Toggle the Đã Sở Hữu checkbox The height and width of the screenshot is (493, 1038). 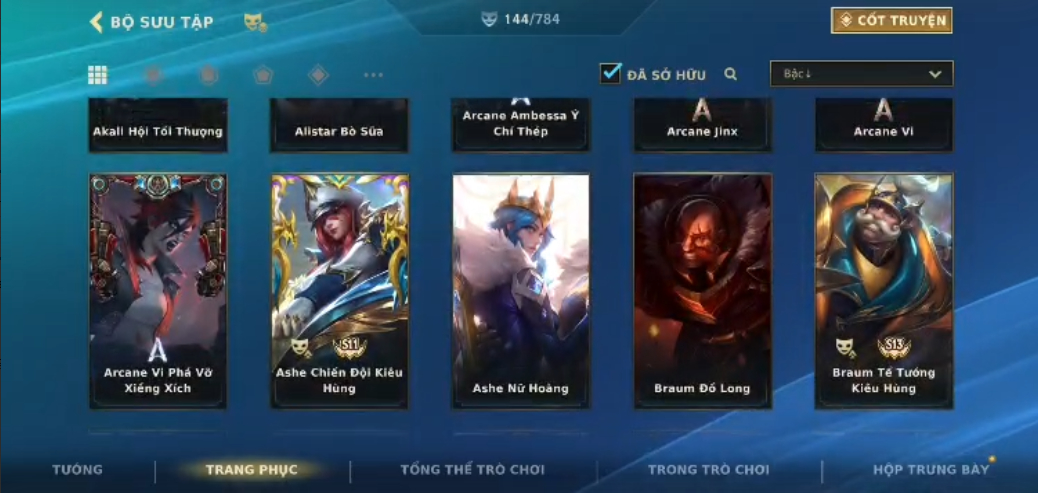(610, 73)
